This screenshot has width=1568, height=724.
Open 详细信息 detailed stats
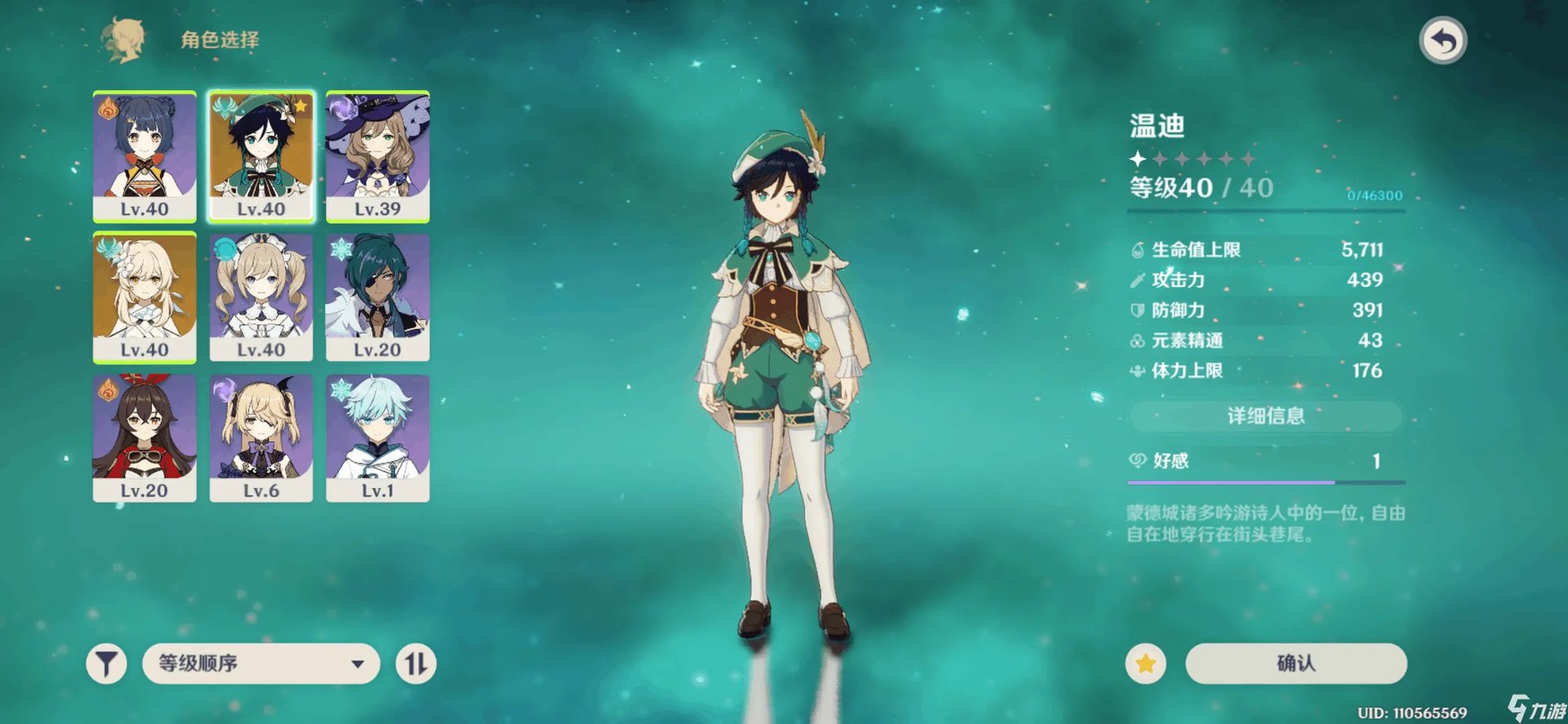[x=1265, y=416]
